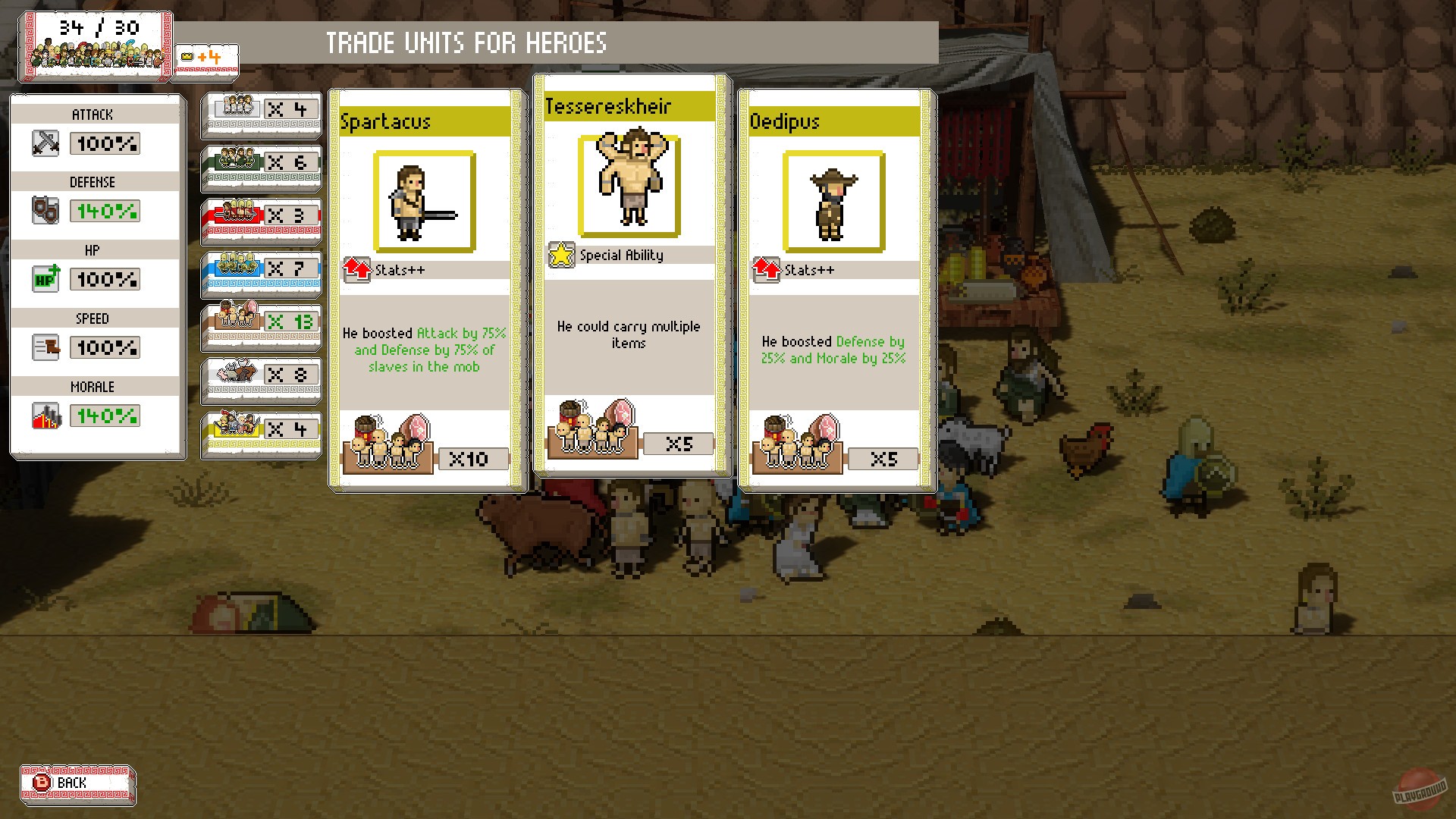Screen dimensions: 1456x819
Task: Select the Tessereskheir hero card
Action: pos(631,281)
